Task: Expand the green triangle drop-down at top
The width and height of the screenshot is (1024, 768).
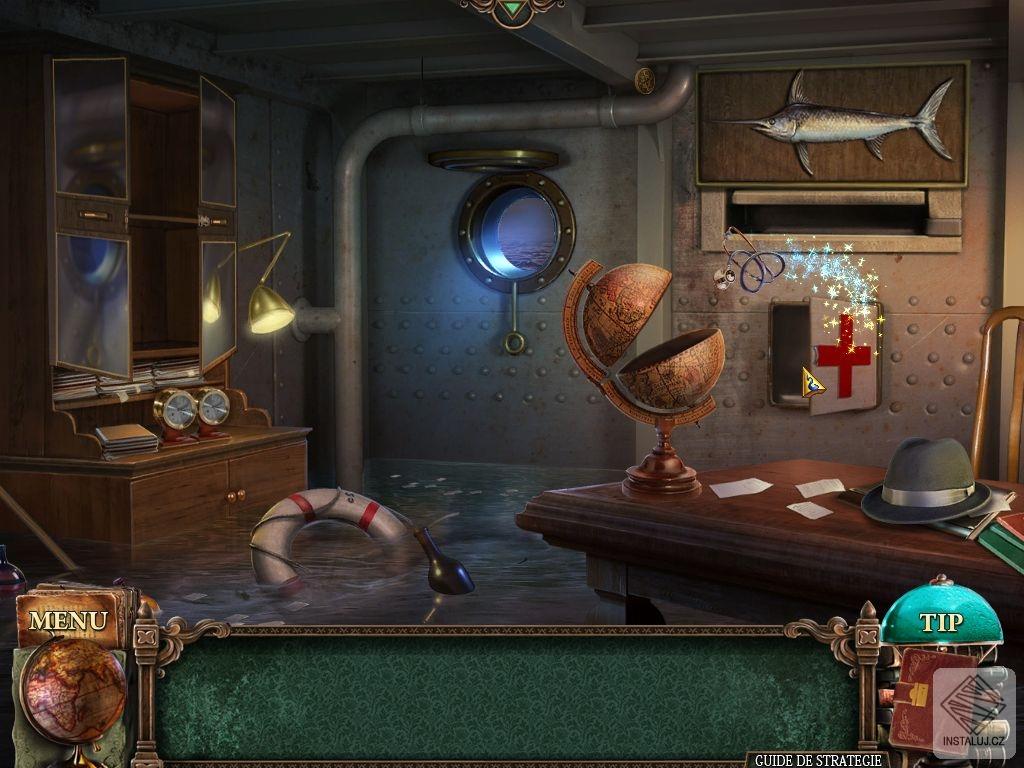Action: [x=512, y=9]
